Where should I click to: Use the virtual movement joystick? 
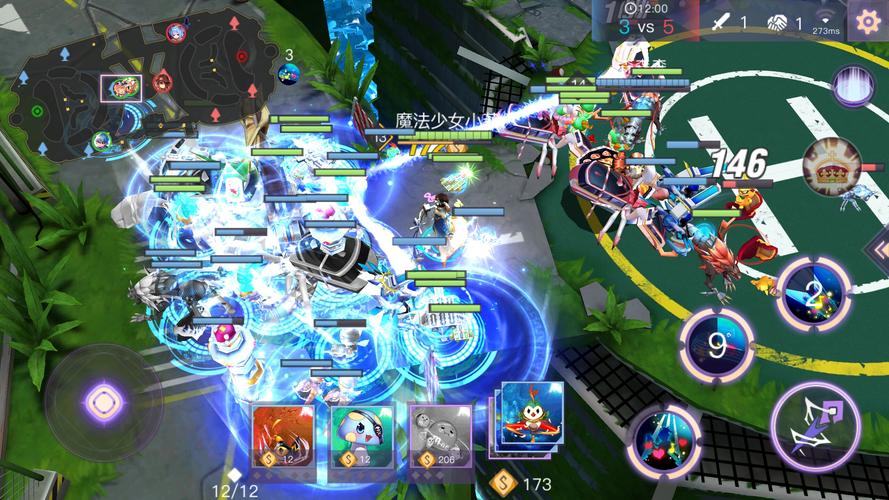click(x=102, y=403)
